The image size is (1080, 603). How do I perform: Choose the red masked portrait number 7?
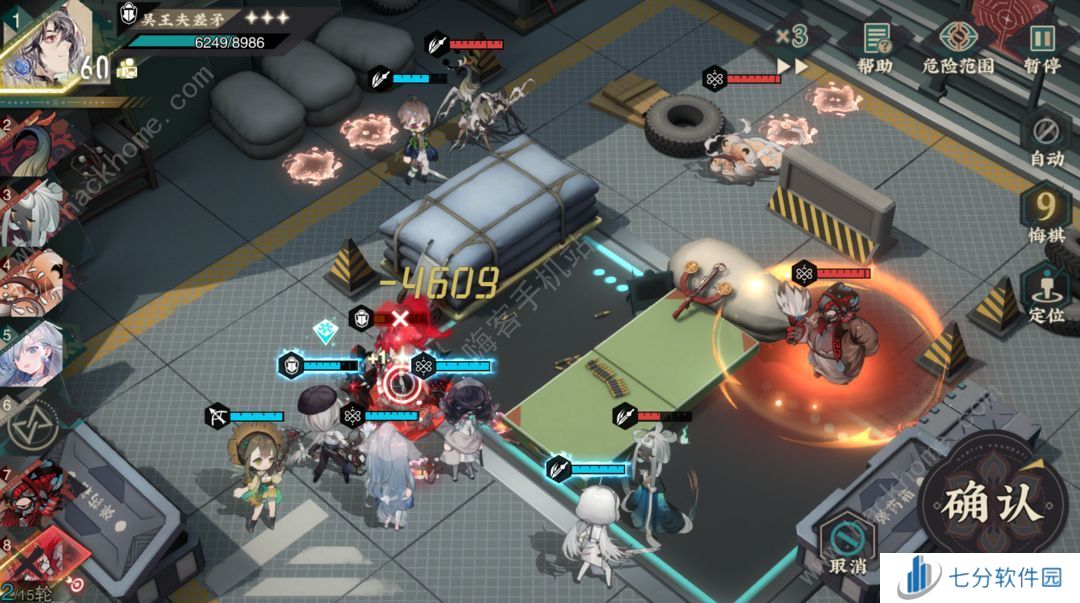(36, 495)
